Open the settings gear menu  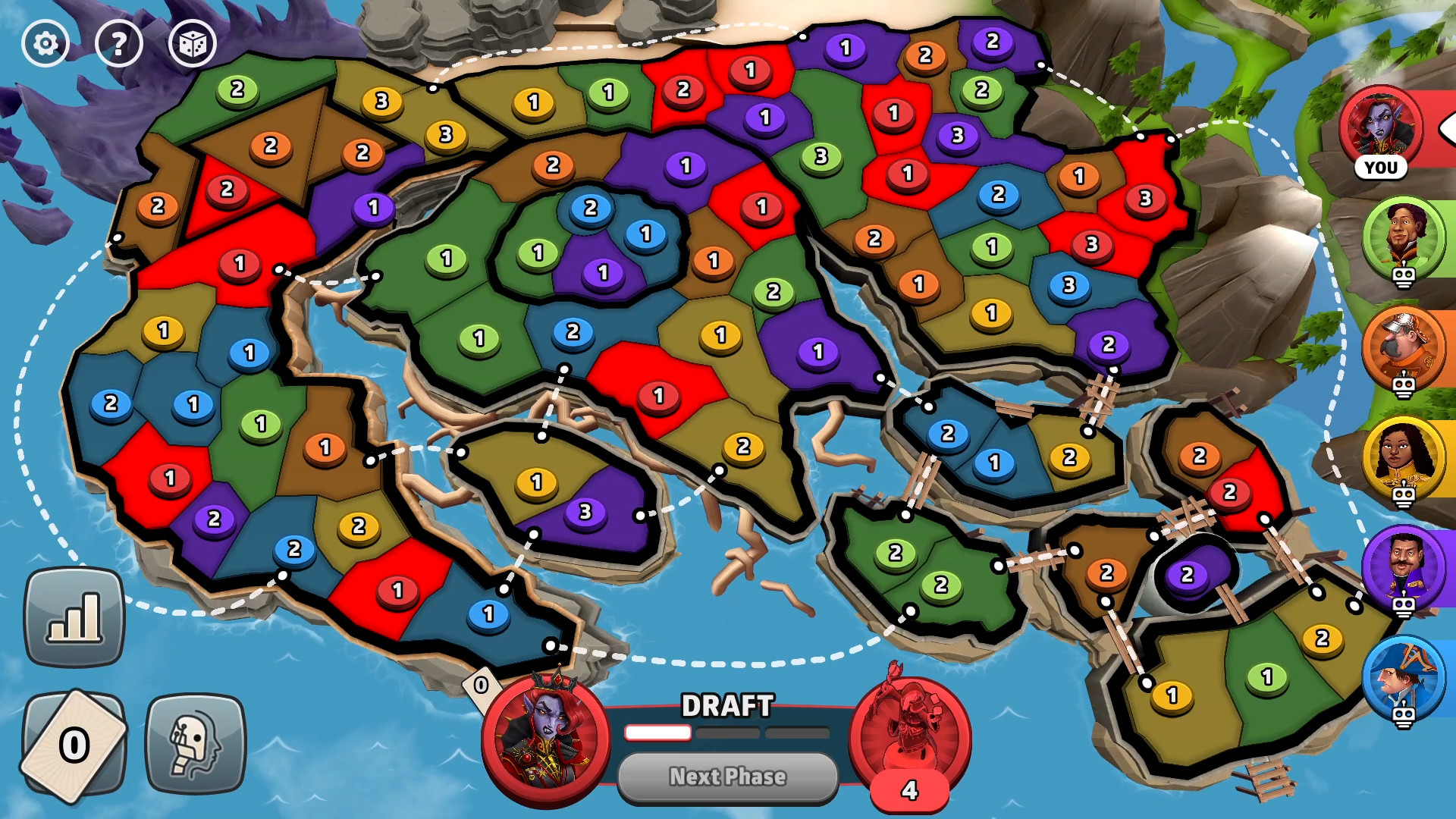(45, 43)
